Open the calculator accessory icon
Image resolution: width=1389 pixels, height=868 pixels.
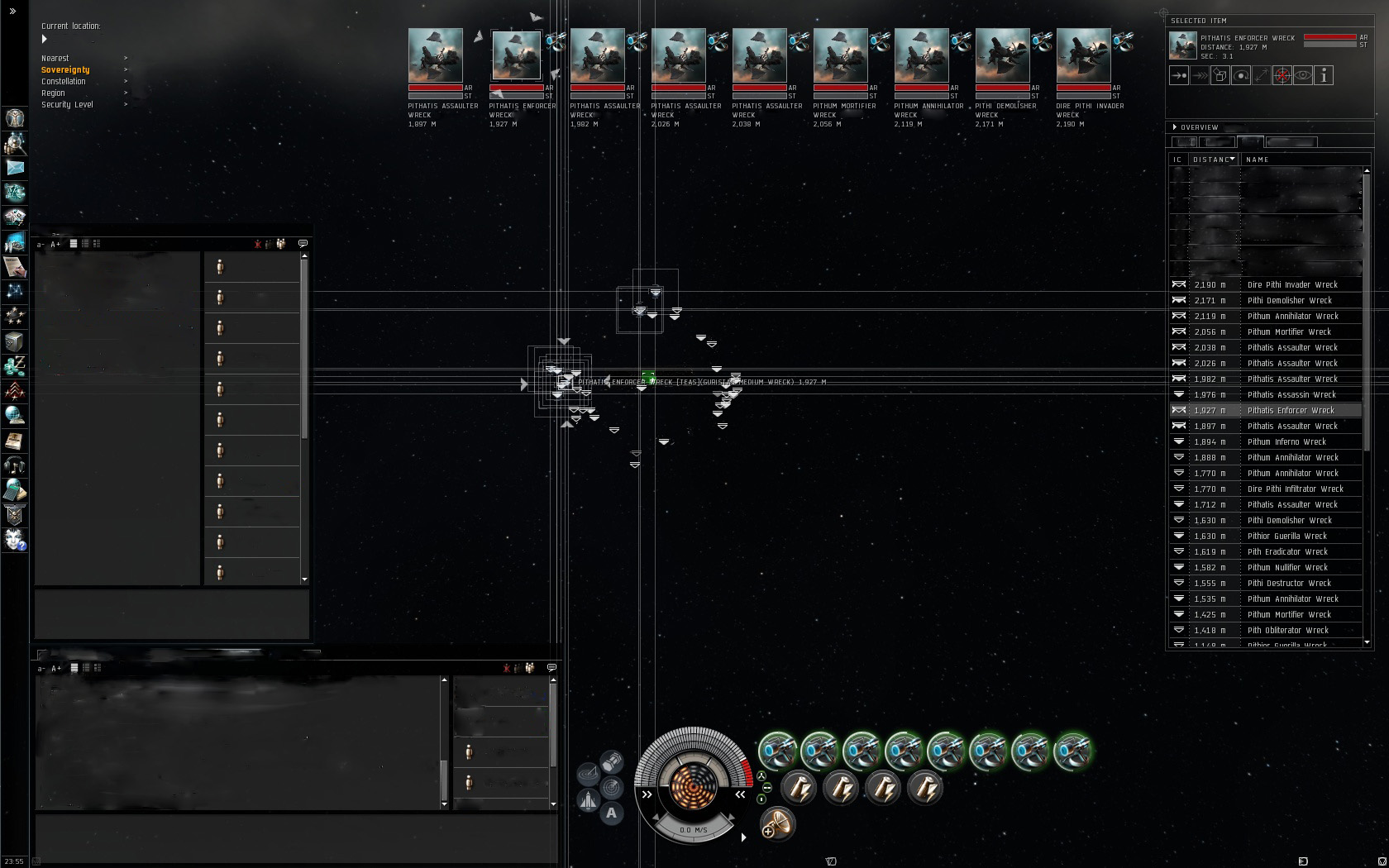click(x=14, y=490)
